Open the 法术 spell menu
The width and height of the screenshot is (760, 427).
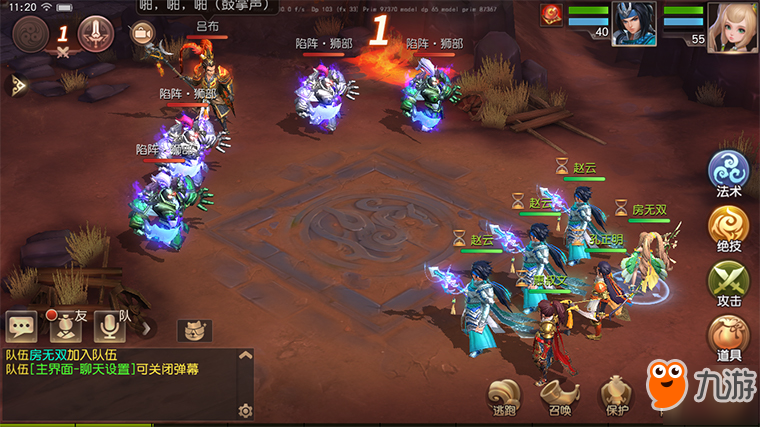(728, 170)
